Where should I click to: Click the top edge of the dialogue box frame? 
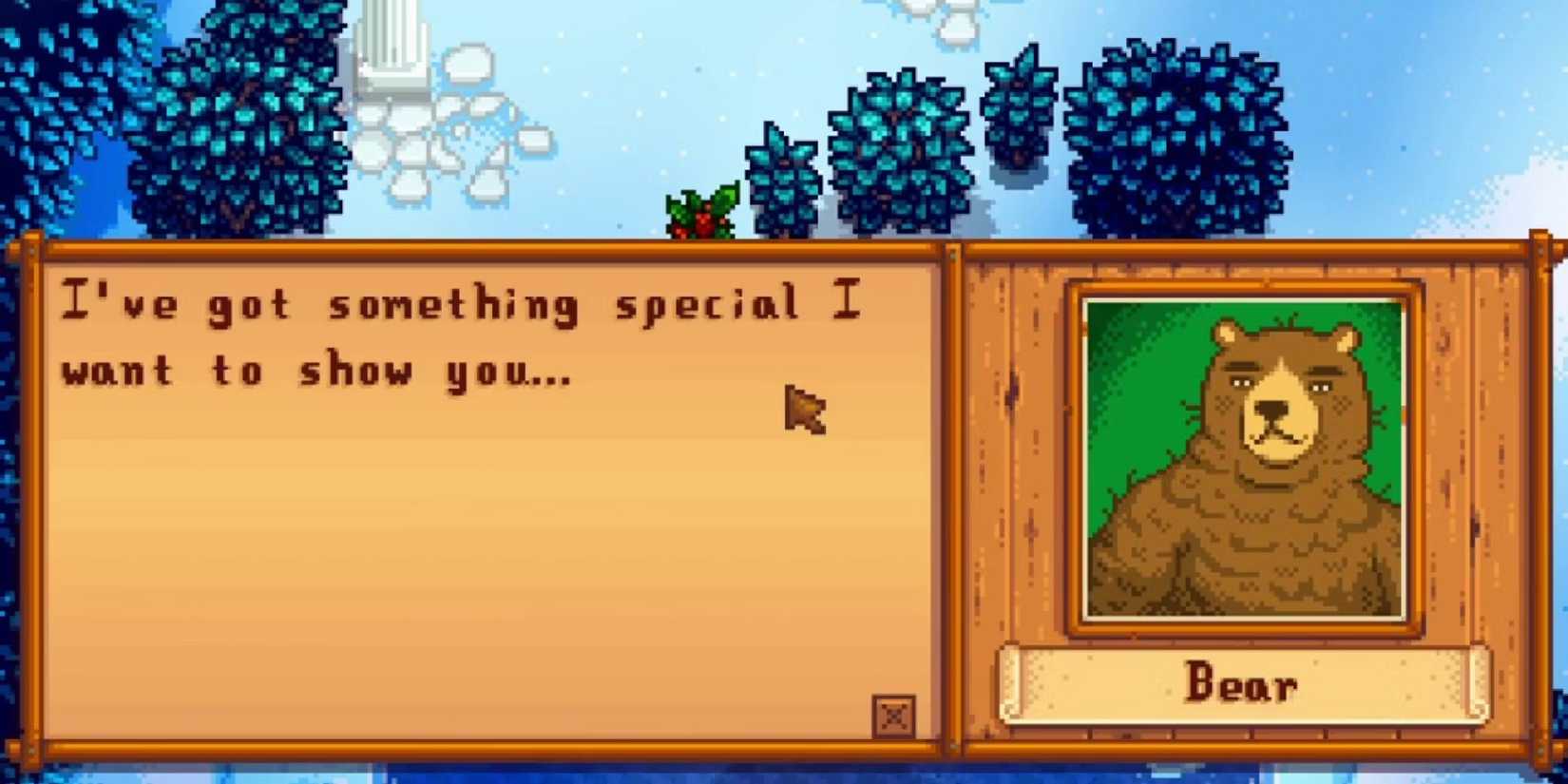(x=475, y=249)
